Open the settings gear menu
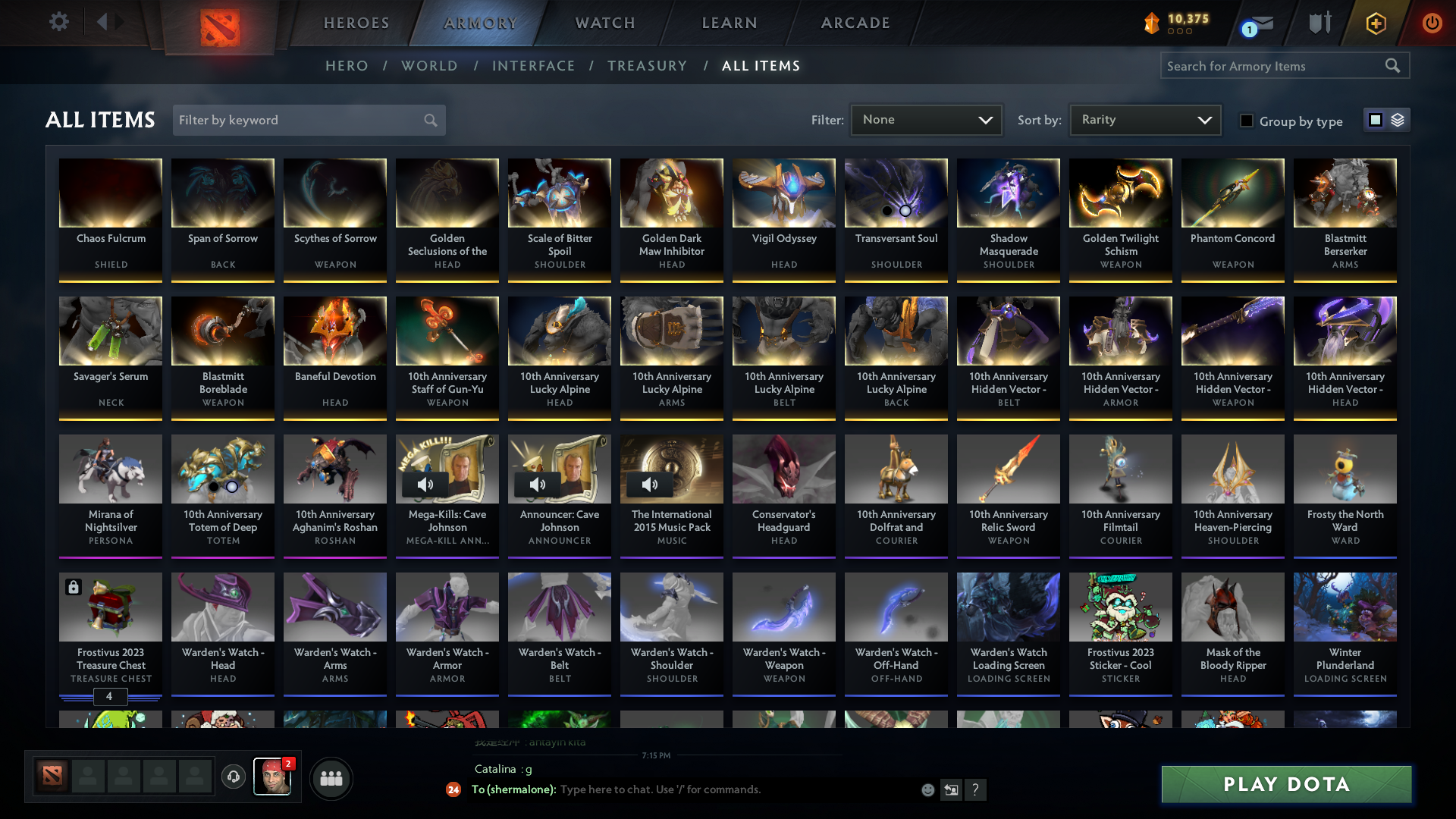This screenshot has width=1456, height=819. (x=59, y=22)
